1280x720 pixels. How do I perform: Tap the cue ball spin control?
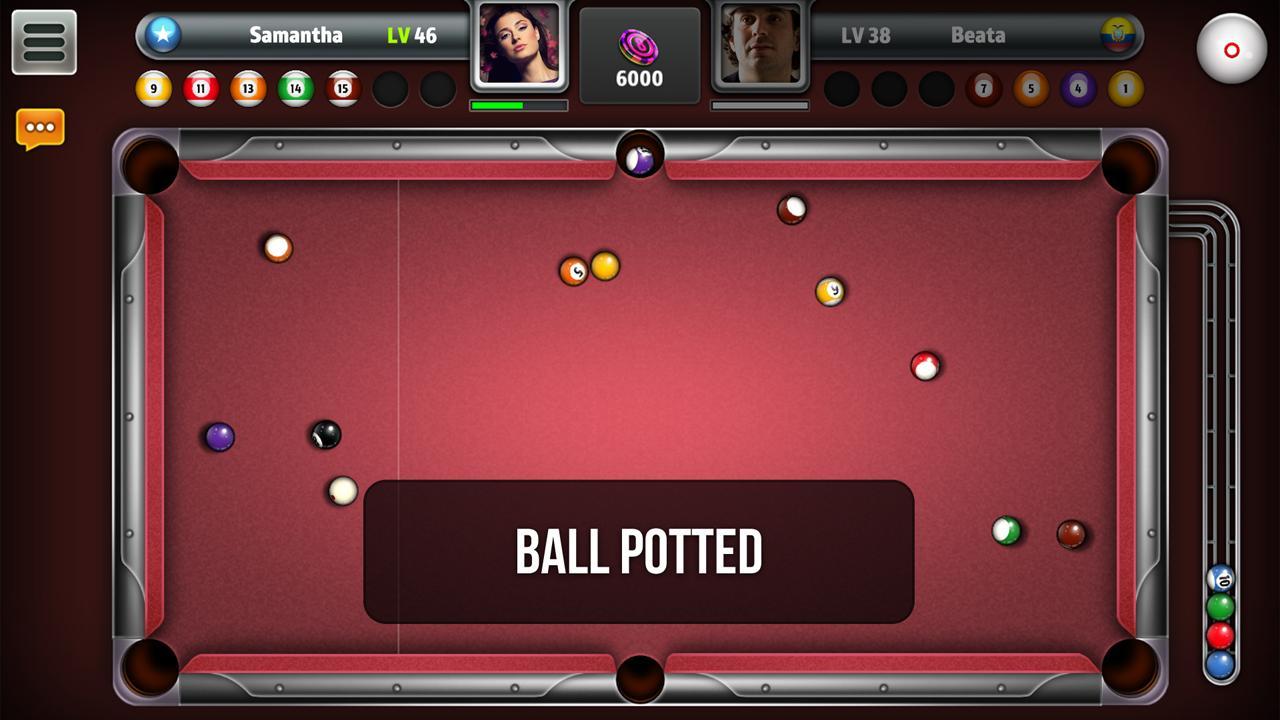(1232, 48)
